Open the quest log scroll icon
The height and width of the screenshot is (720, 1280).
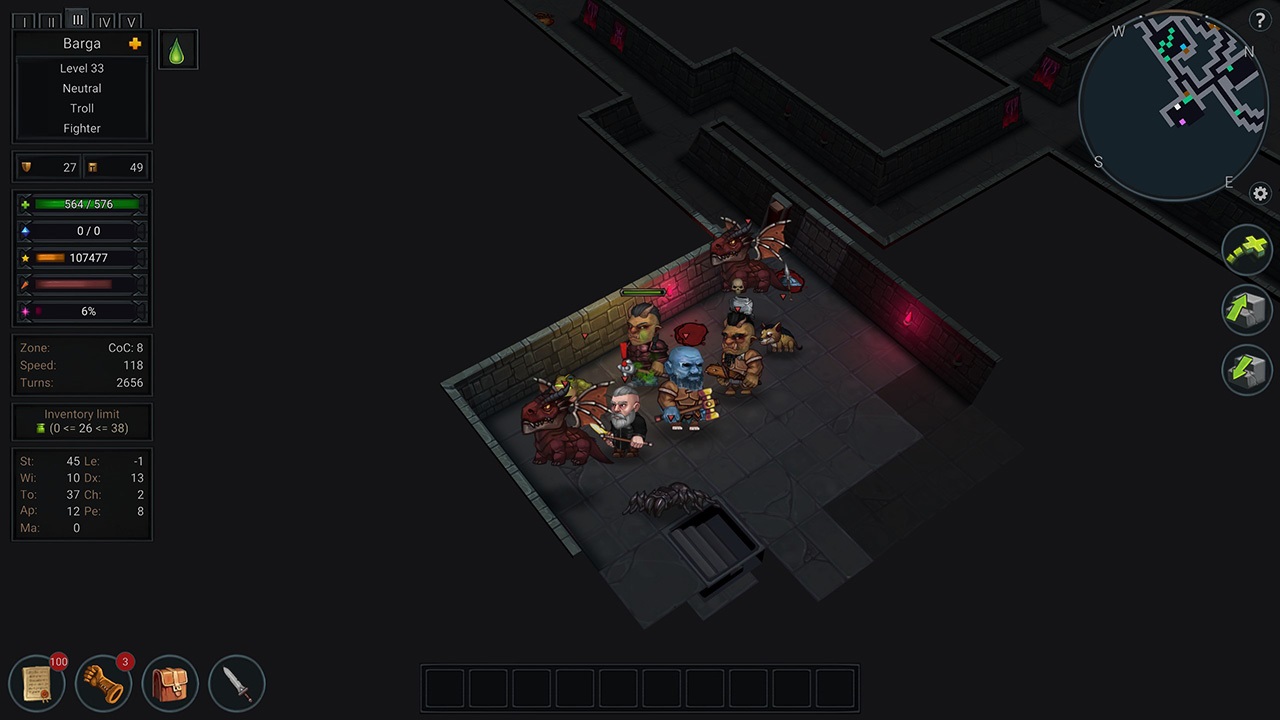tap(37, 682)
